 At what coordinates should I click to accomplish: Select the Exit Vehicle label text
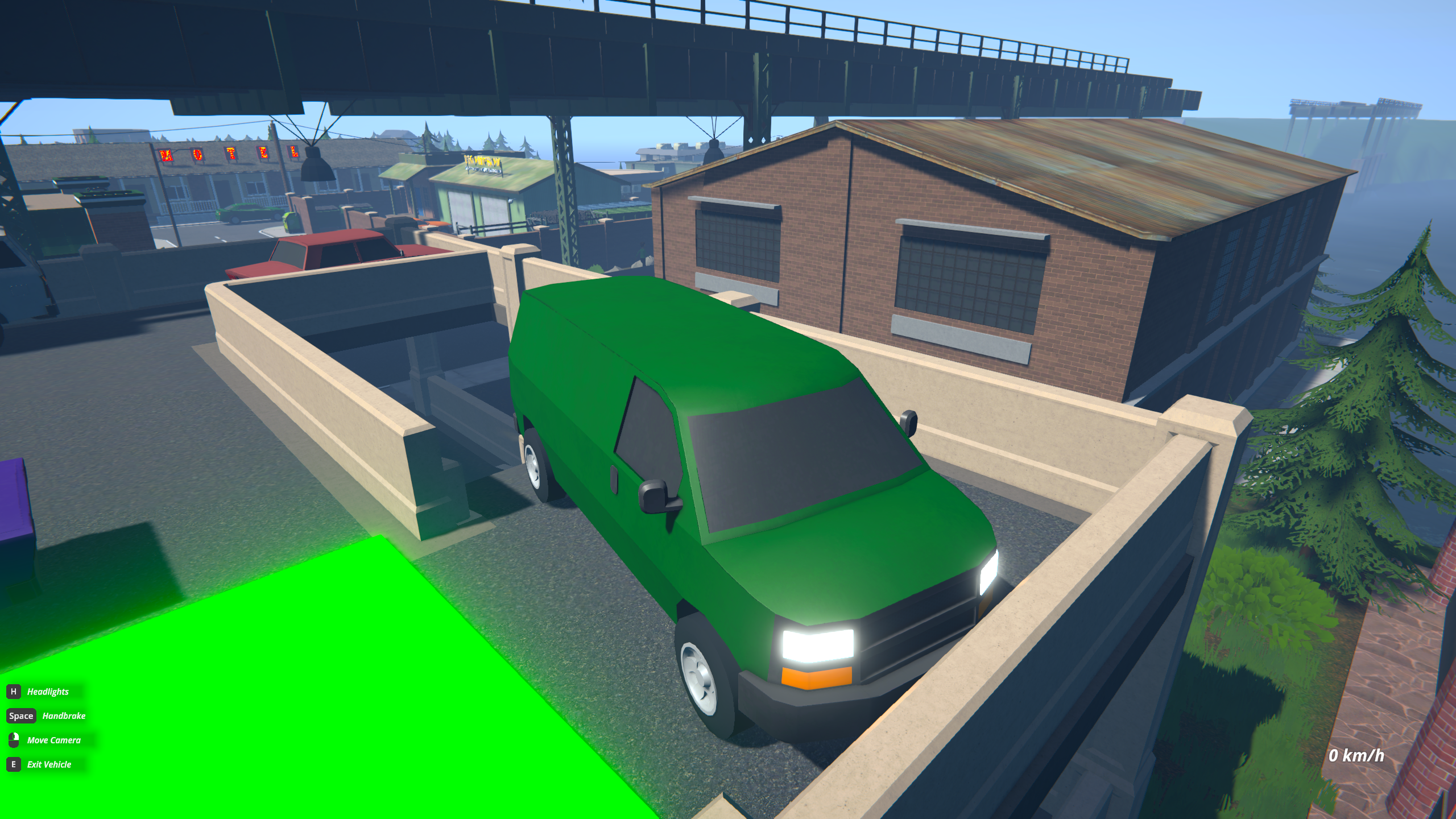49,764
